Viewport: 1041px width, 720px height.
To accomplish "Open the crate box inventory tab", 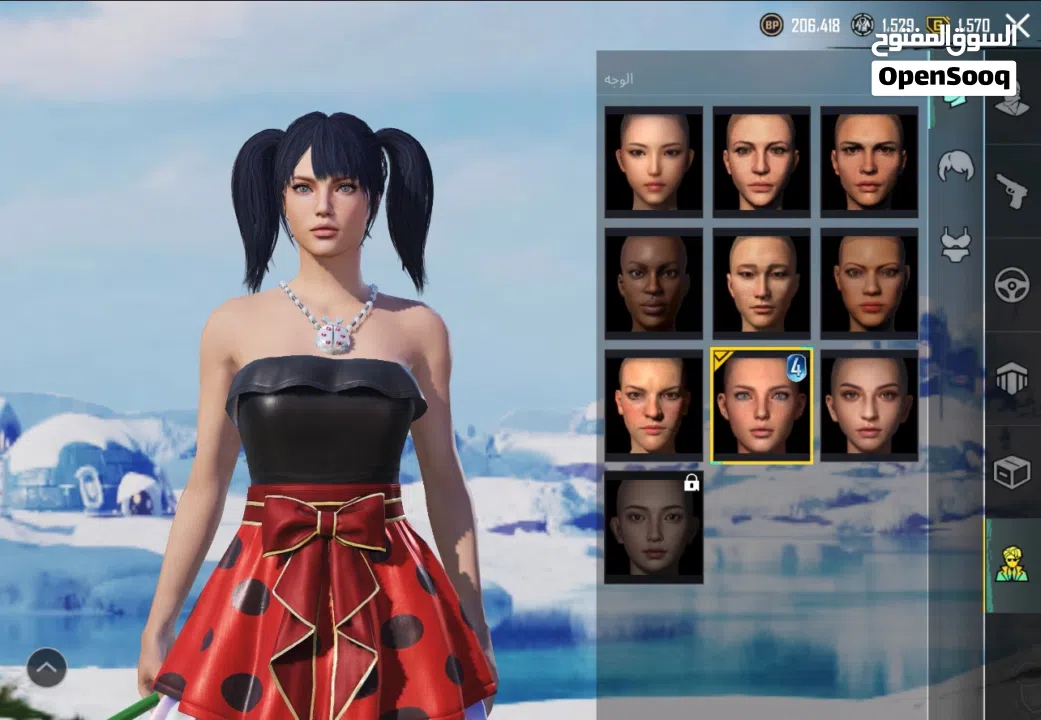I will (1012, 472).
